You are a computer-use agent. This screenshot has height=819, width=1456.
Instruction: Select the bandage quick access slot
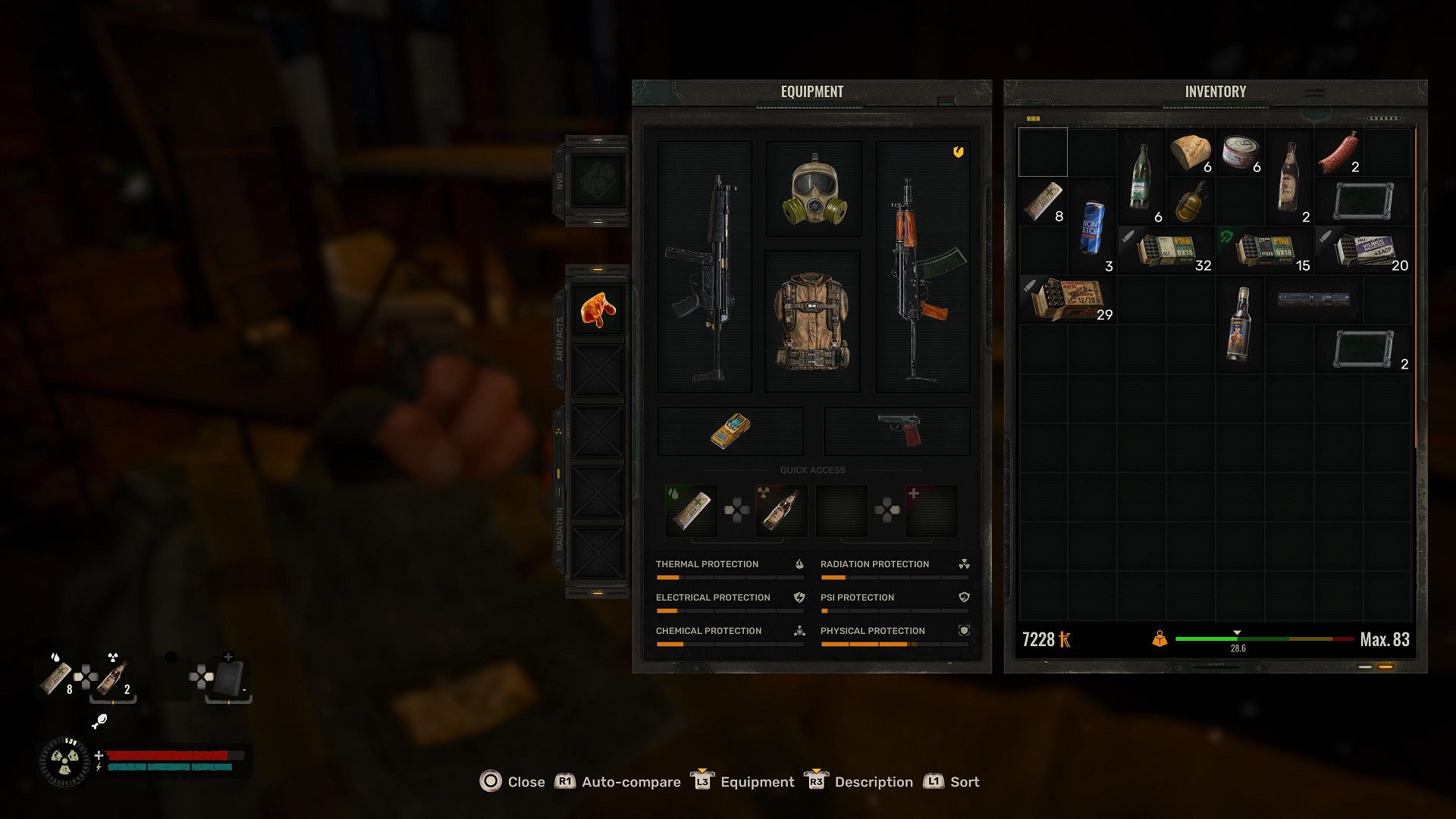click(691, 510)
